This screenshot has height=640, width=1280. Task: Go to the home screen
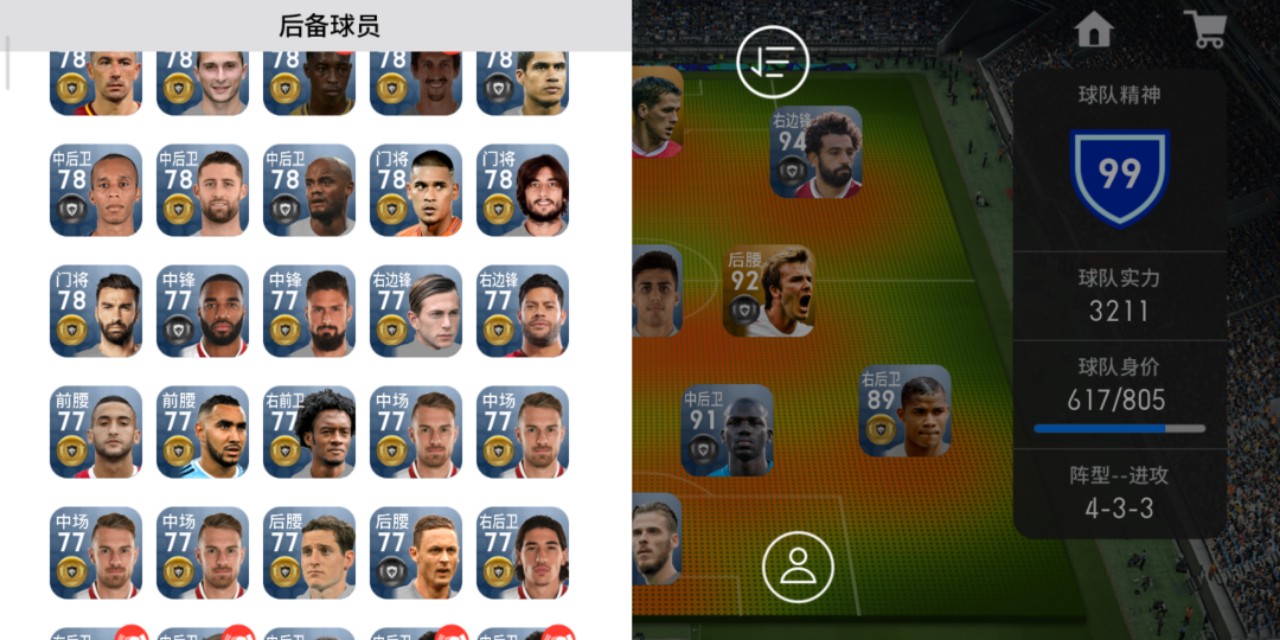(1094, 30)
